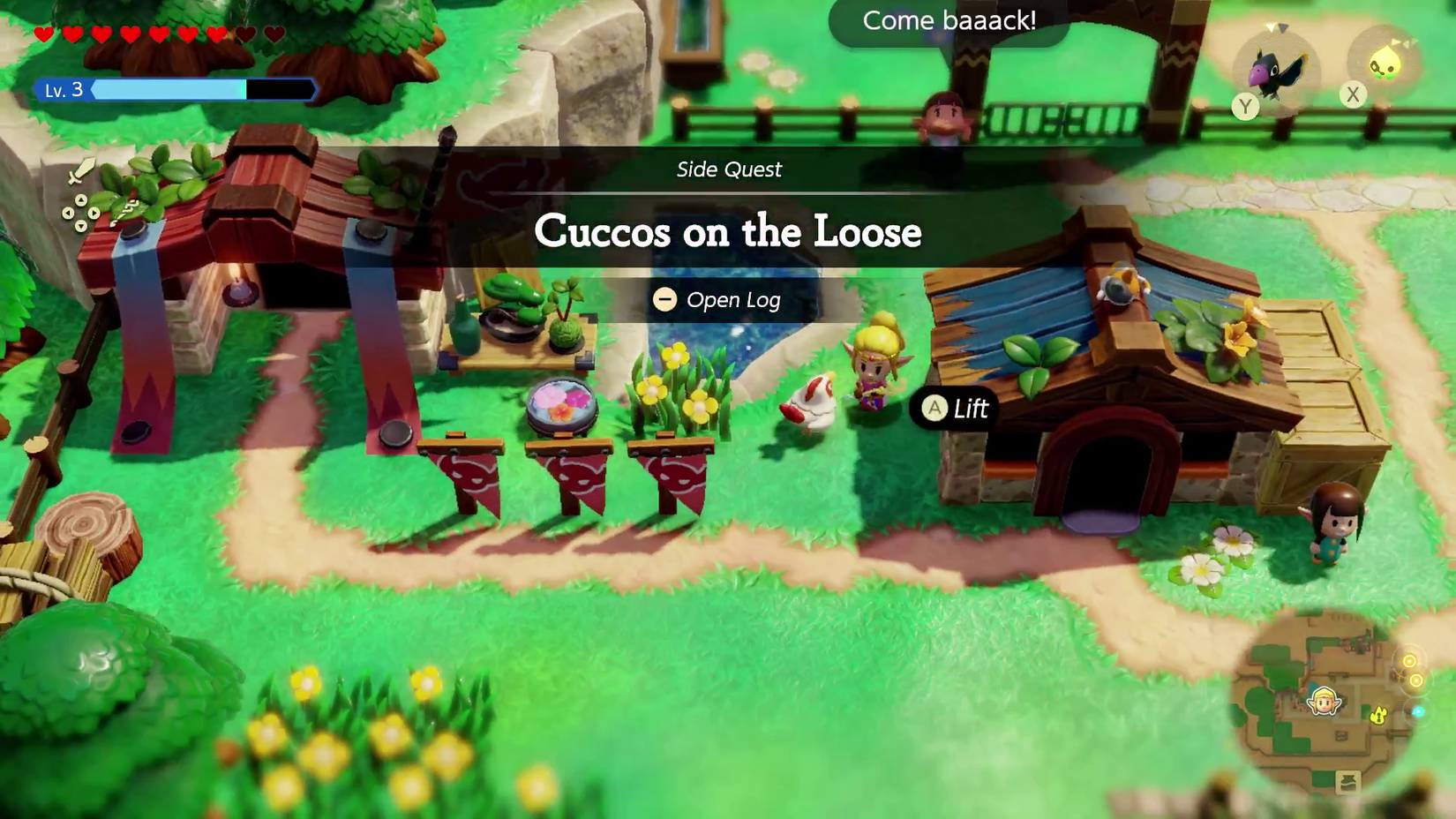Click the Cuccos on the Loose quest title

[x=728, y=233]
